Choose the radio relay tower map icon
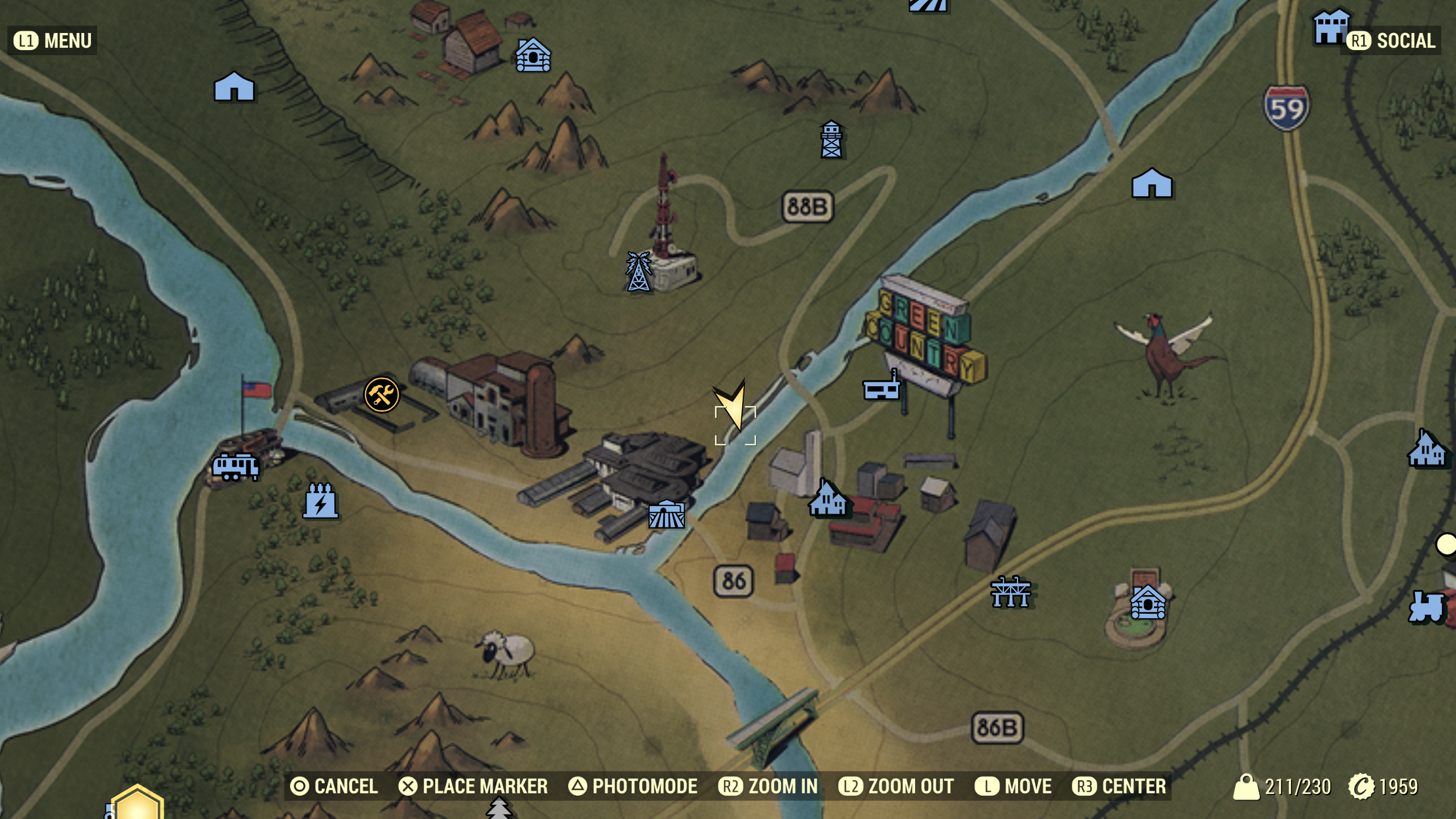This screenshot has width=1456, height=819. [x=638, y=272]
